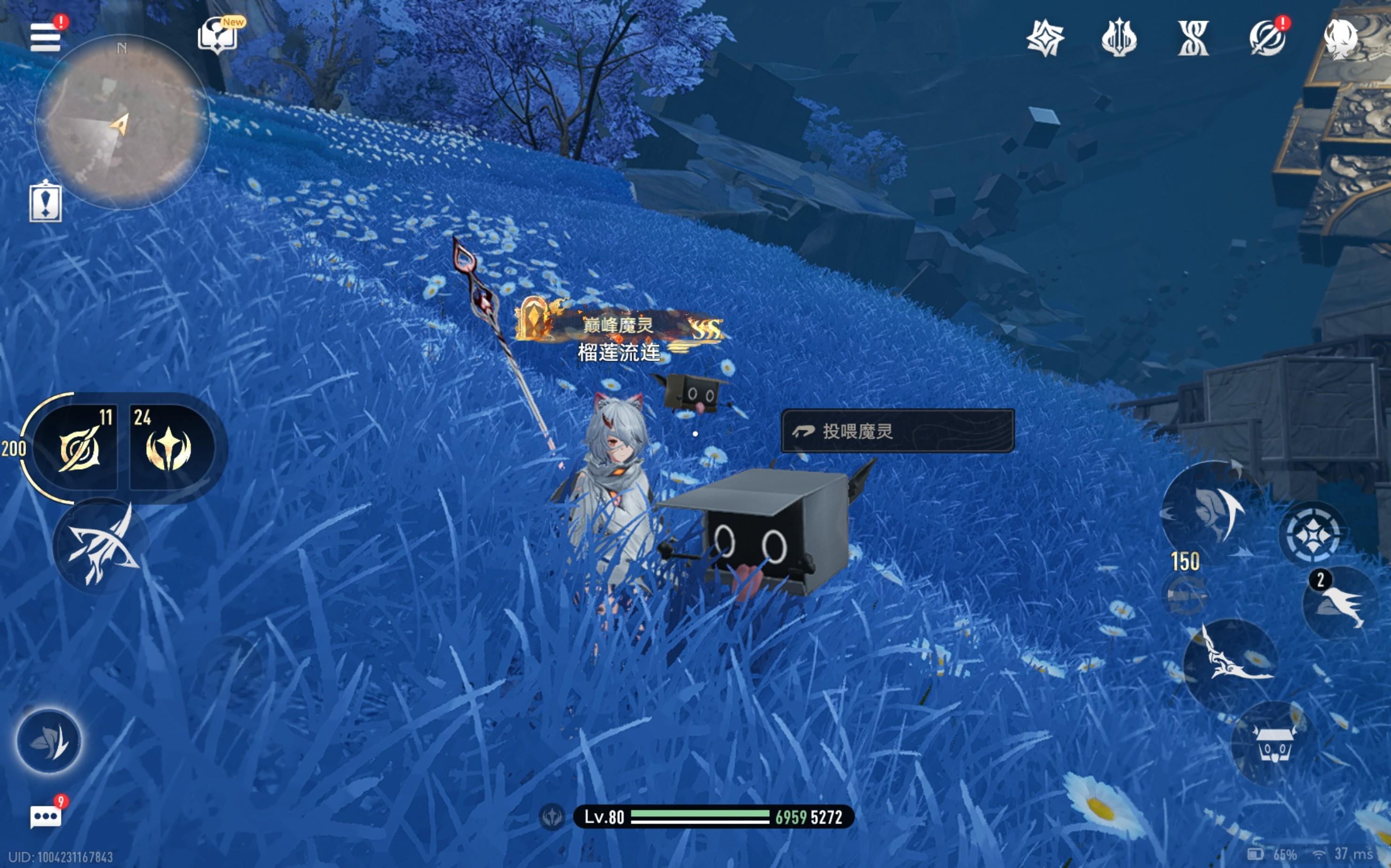Viewport: 1391px width, 868px height.
Task: Tap the leaf ability button bottom-left
Action: click(x=49, y=741)
